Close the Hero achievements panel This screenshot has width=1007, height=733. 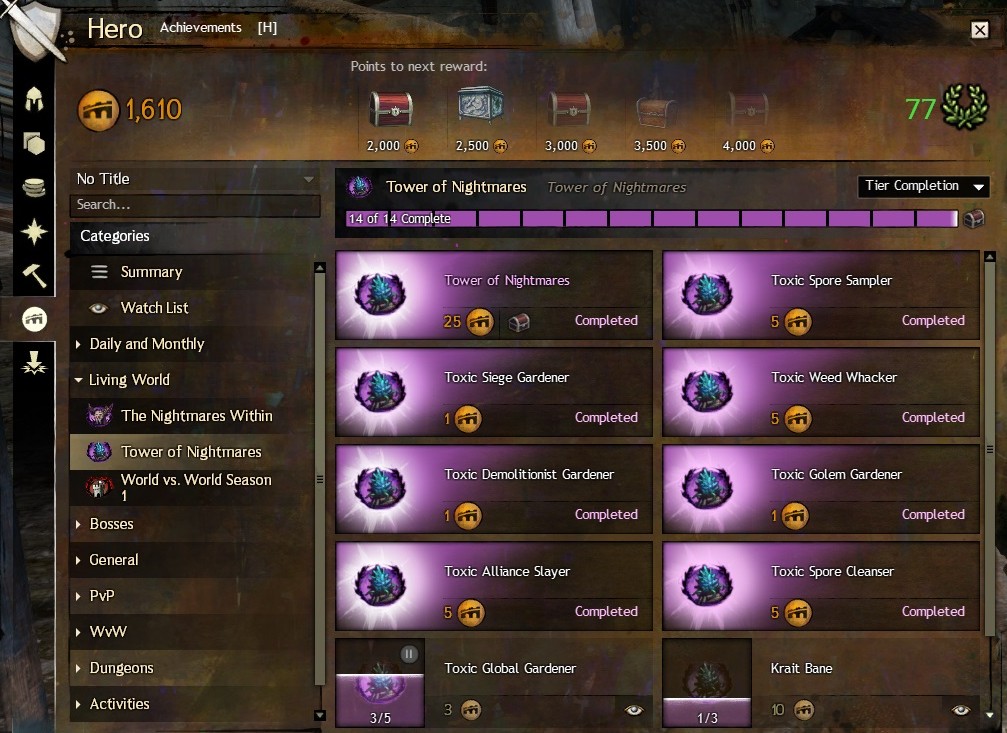[979, 30]
